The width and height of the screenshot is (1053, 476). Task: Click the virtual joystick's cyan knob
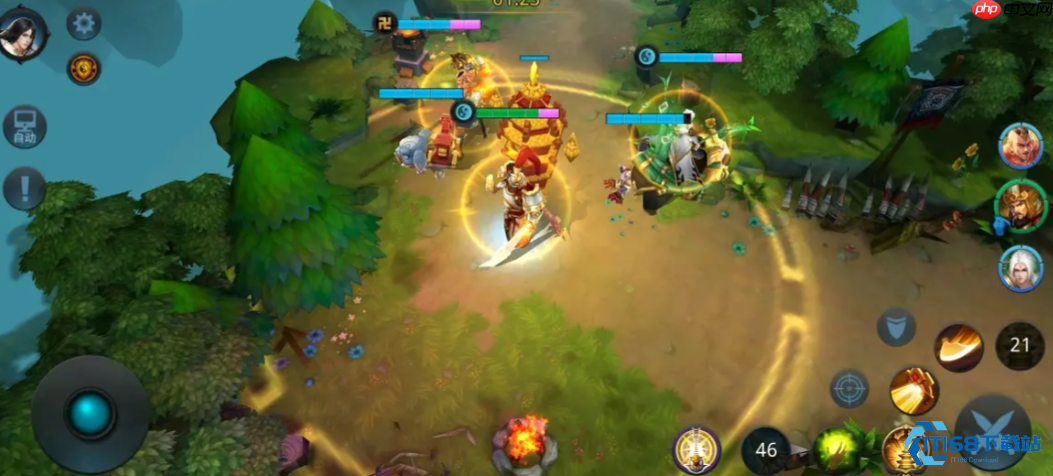coord(90,414)
